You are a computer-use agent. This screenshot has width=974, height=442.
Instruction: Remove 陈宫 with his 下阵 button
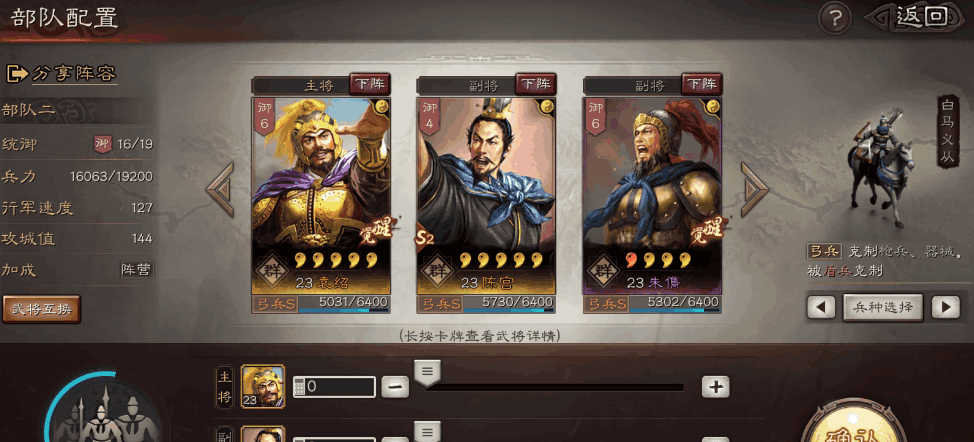[x=534, y=83]
